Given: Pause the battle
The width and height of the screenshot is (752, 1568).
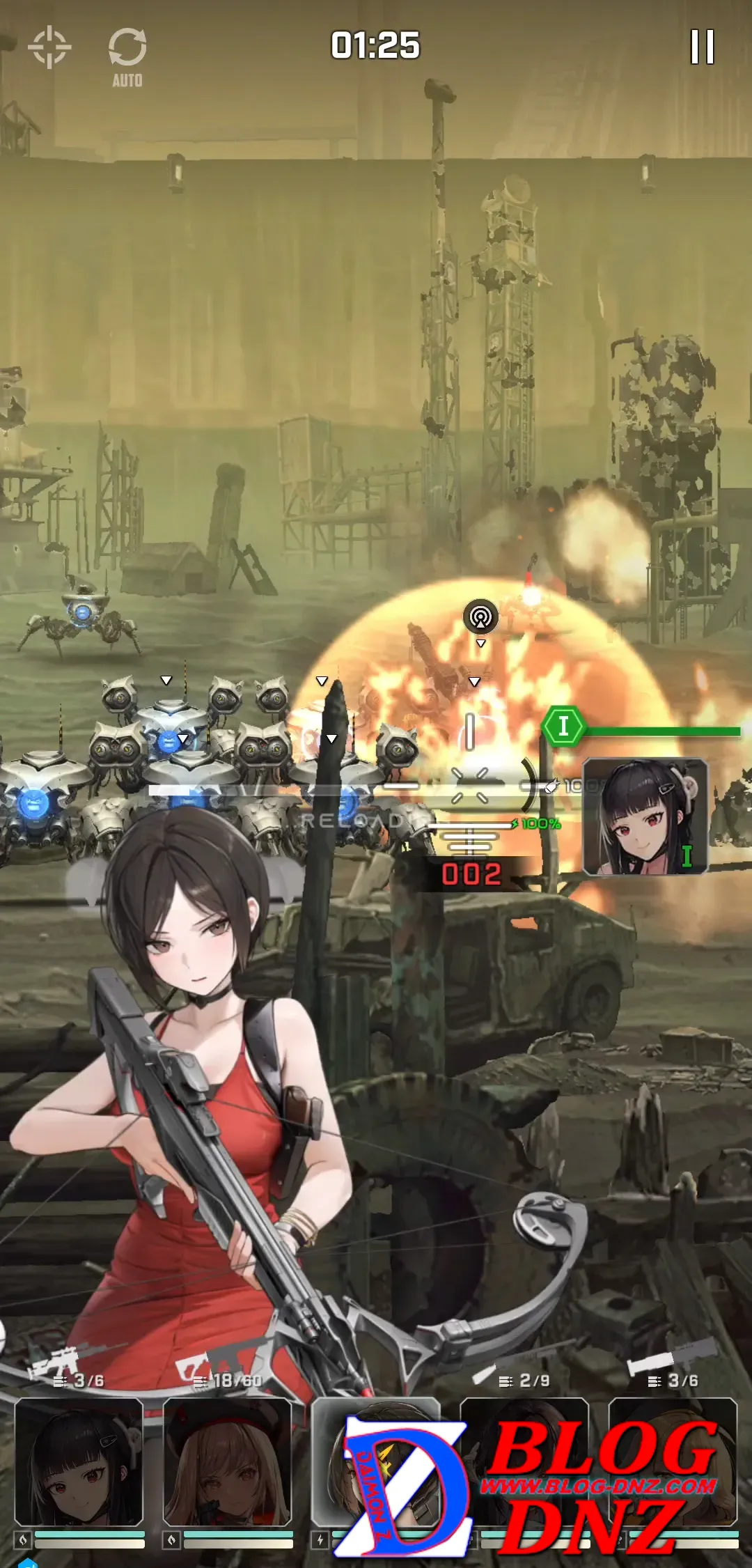Looking at the screenshot, I should tap(702, 47).
